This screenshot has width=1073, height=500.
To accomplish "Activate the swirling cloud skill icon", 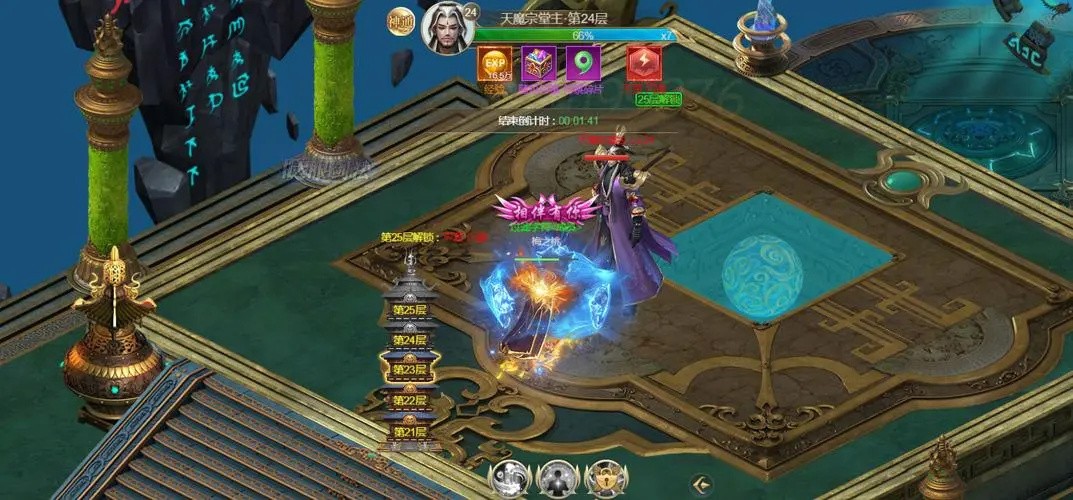I will click(508, 480).
